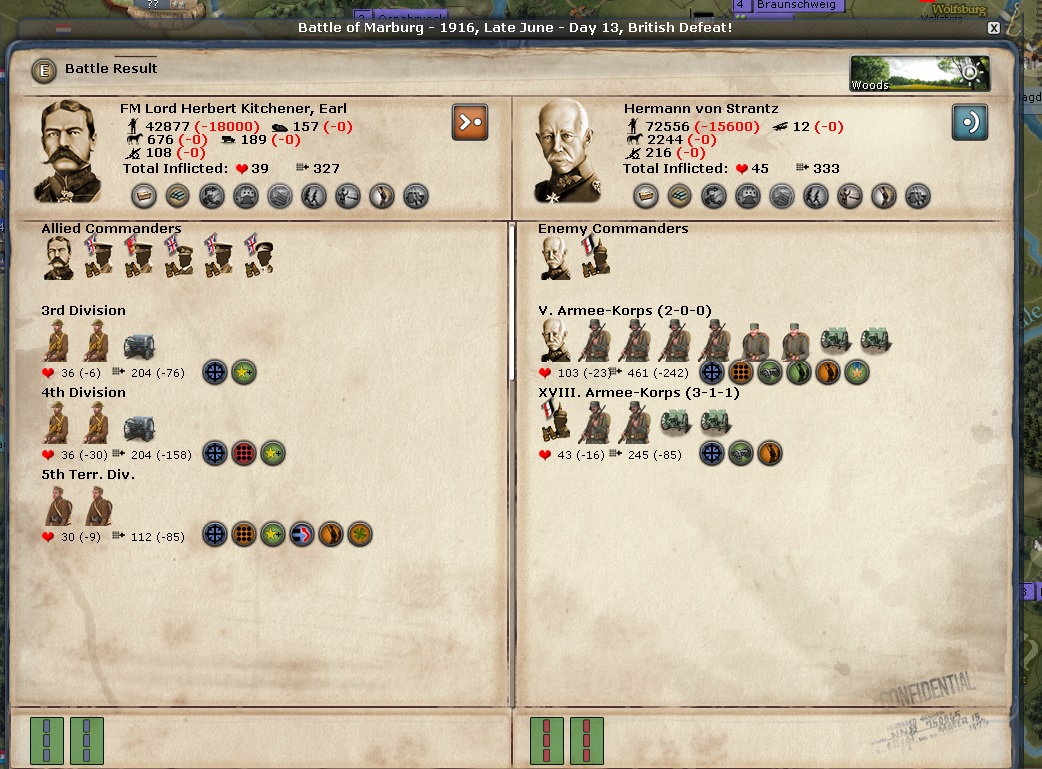Click the red-blue arrow icon of 5th Terr. Div.
Image resolution: width=1042 pixels, height=769 pixels.
pyautogui.click(x=302, y=535)
